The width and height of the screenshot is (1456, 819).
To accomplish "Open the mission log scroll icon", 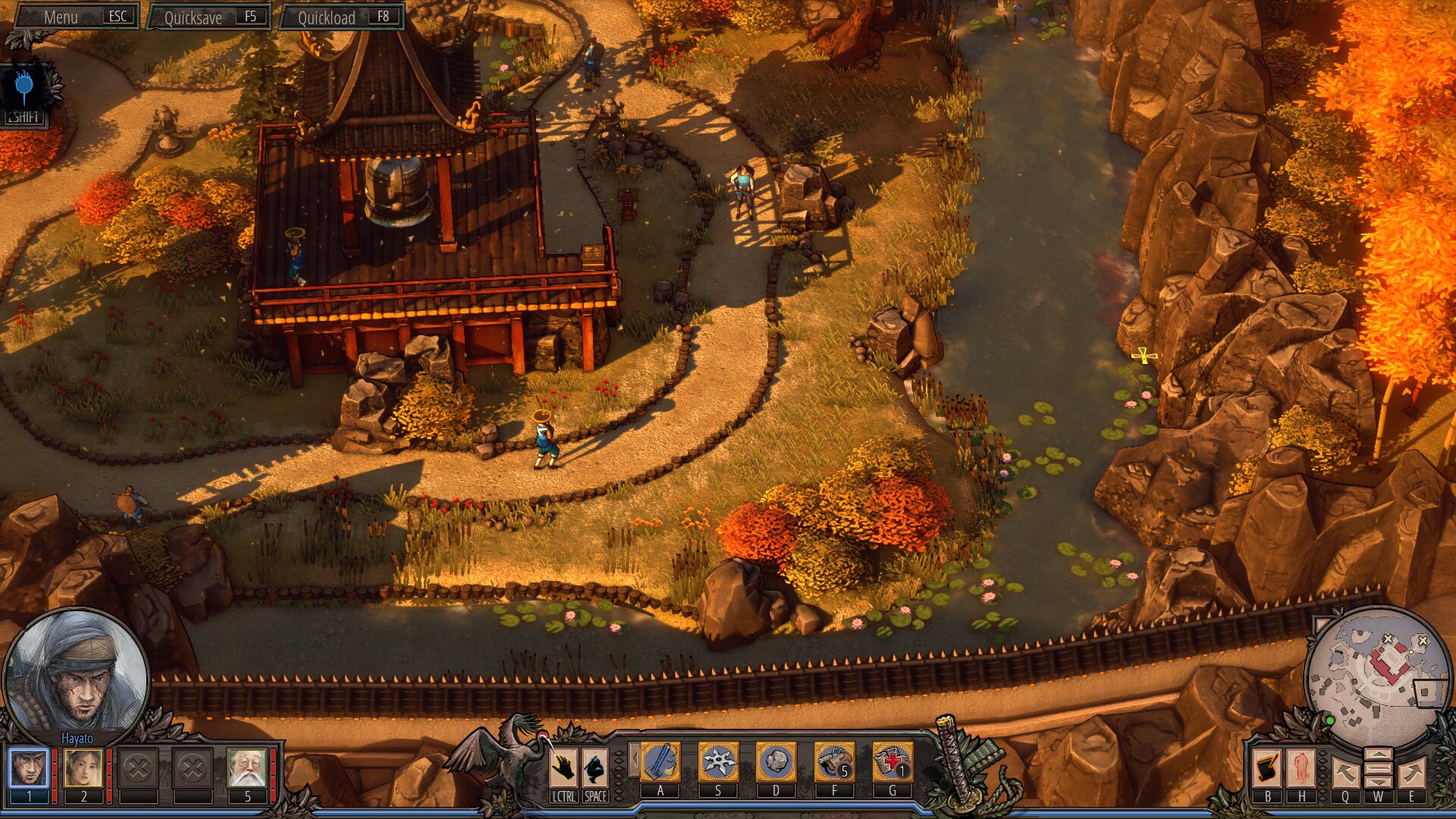I will click(1267, 768).
